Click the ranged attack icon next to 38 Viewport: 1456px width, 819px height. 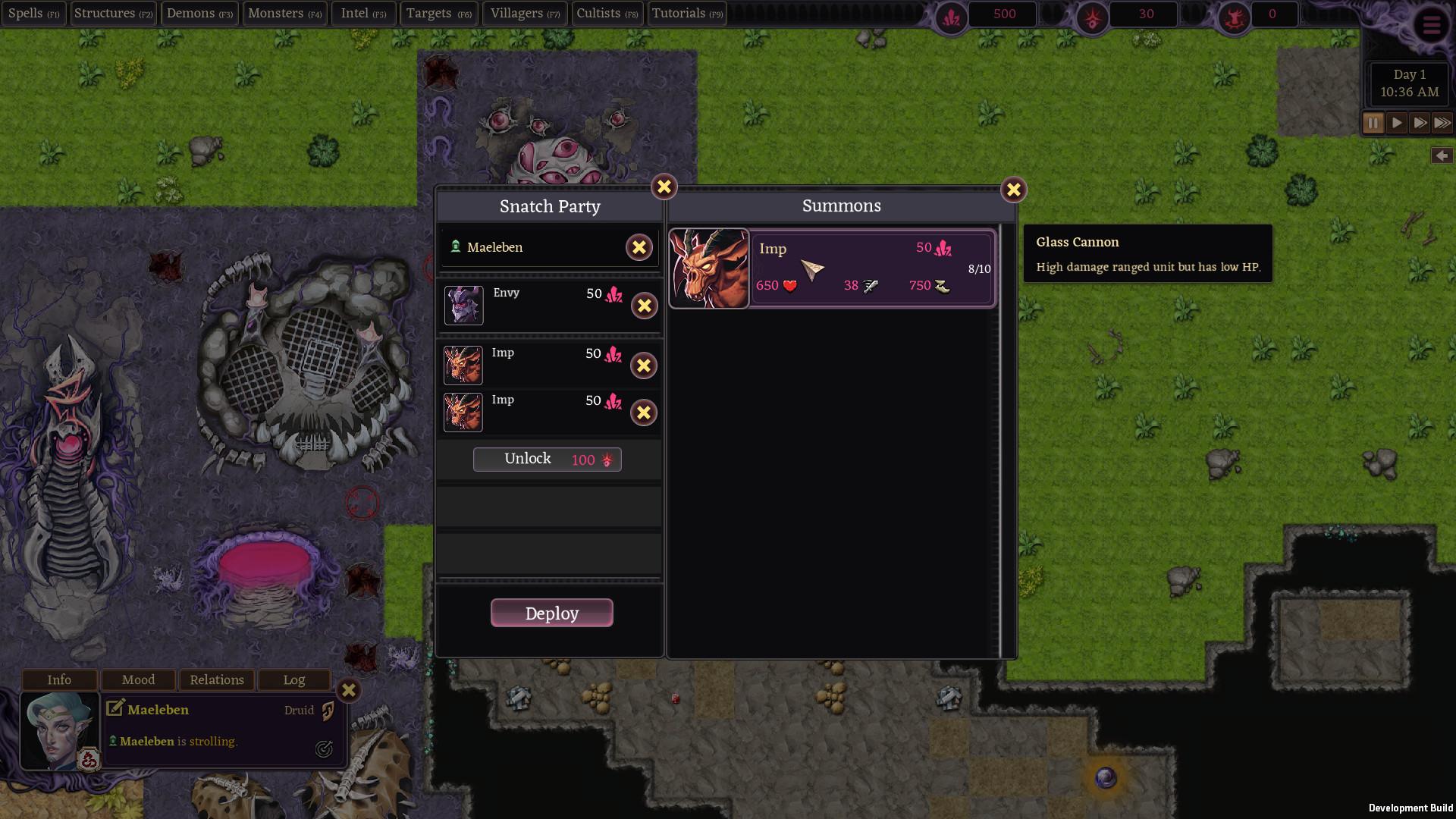click(x=870, y=286)
